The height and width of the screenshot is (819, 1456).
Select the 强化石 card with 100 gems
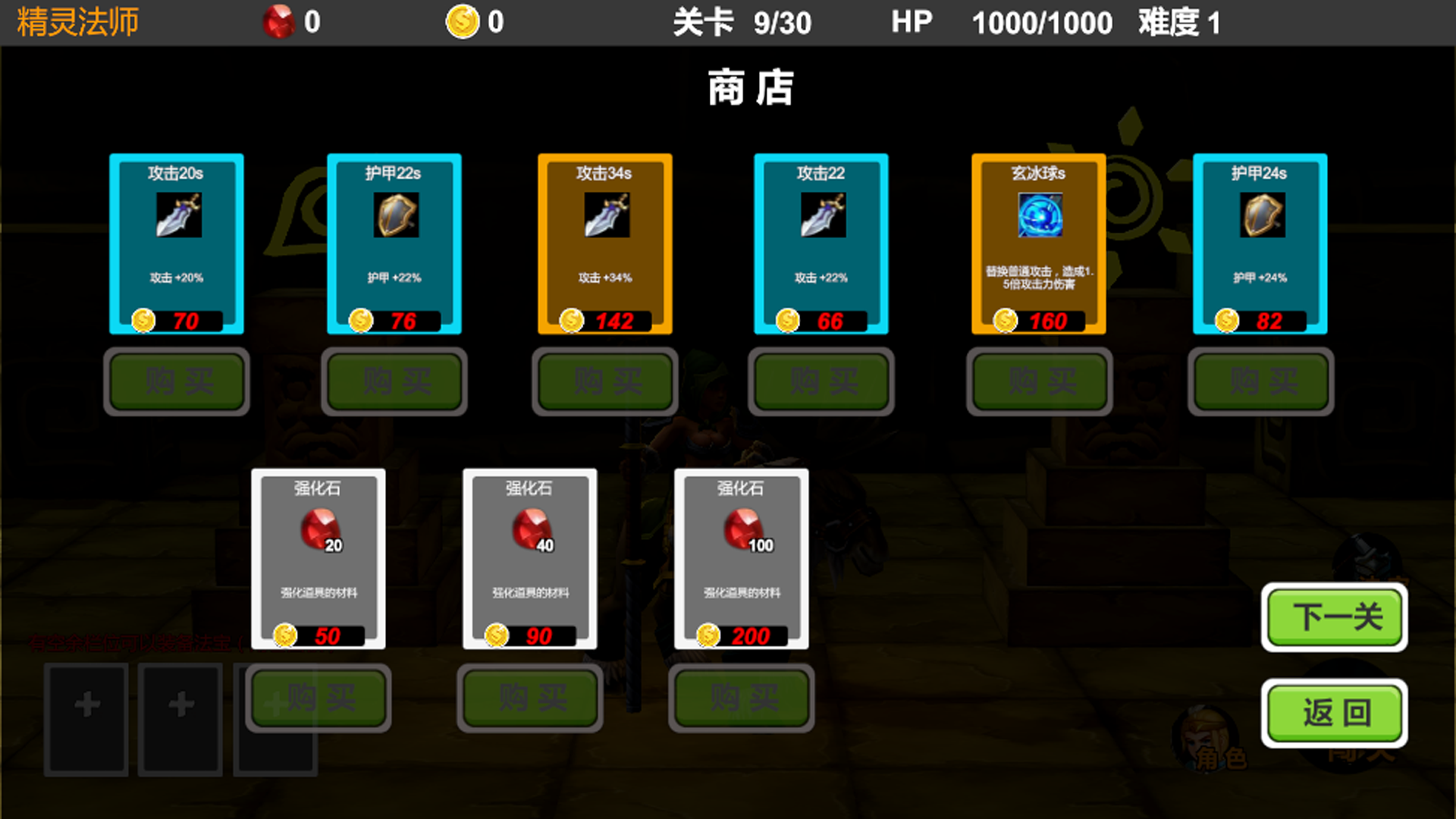click(x=741, y=558)
